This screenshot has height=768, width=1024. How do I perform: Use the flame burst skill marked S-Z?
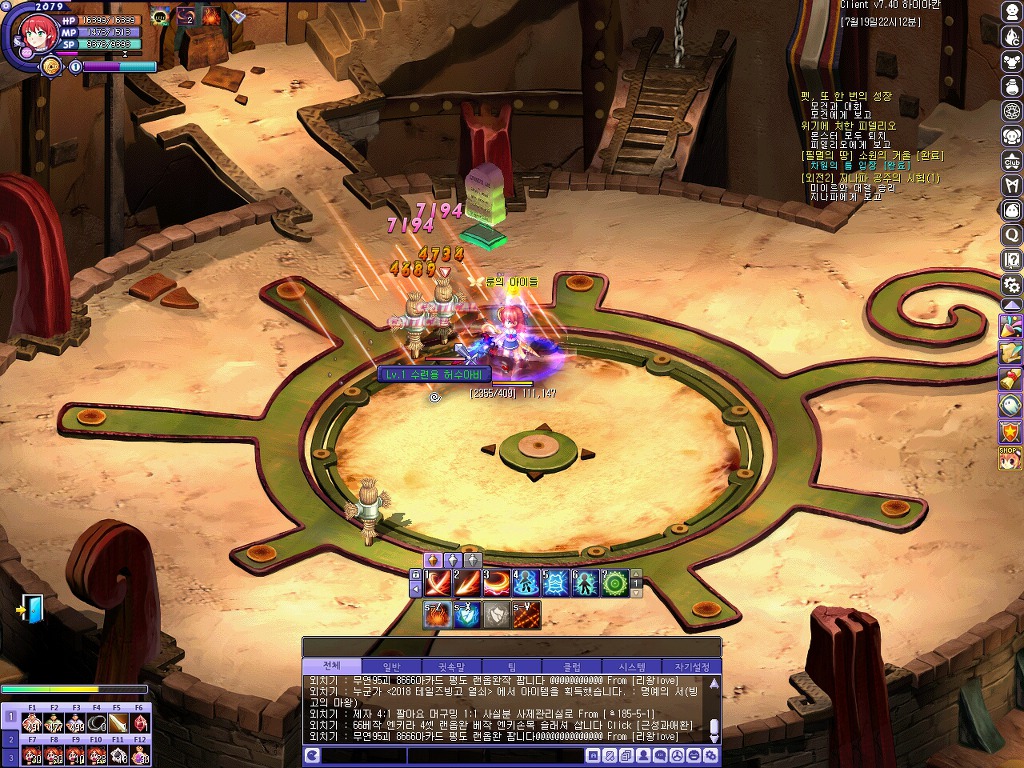point(437,615)
